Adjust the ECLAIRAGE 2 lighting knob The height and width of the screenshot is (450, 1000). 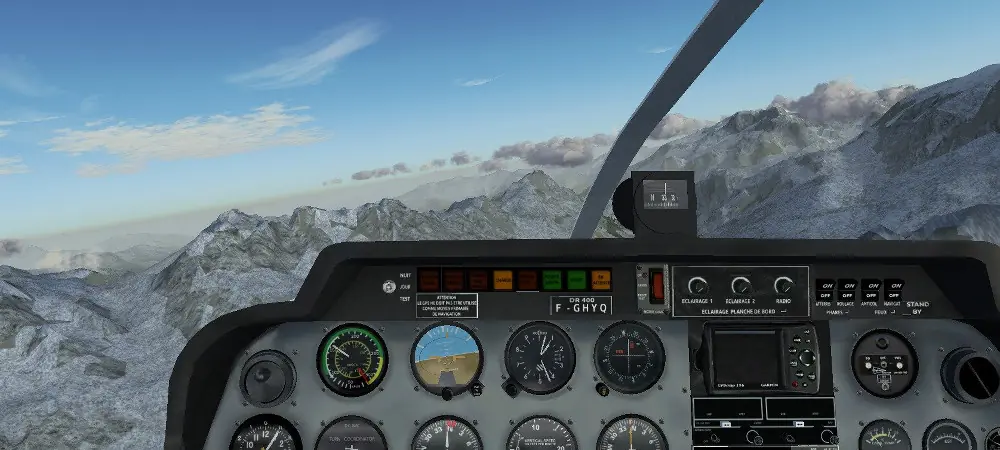click(741, 286)
